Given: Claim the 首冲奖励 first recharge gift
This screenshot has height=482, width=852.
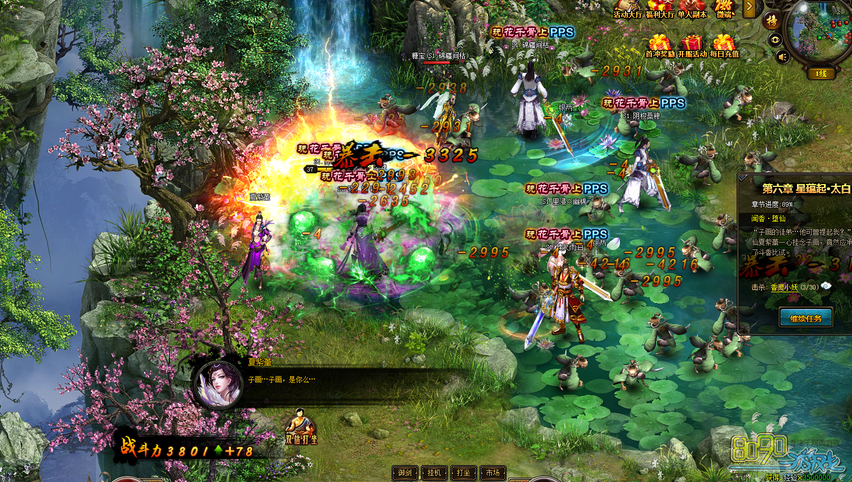Looking at the screenshot, I should pos(659,46).
